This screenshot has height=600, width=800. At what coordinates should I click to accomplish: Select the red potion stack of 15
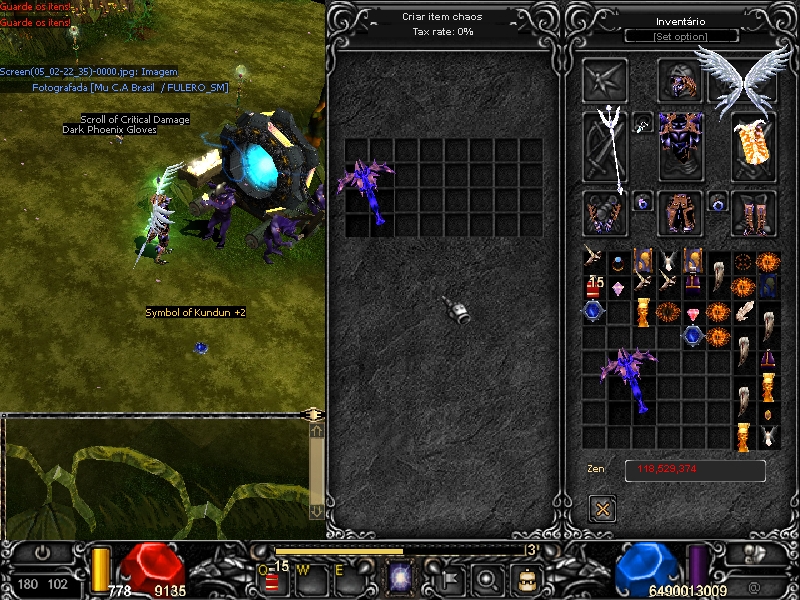[594, 287]
